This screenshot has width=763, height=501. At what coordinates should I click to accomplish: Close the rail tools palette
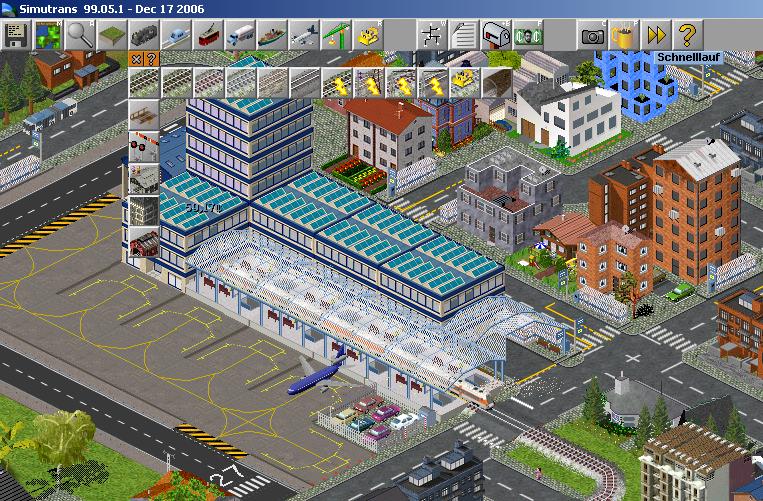[133, 58]
